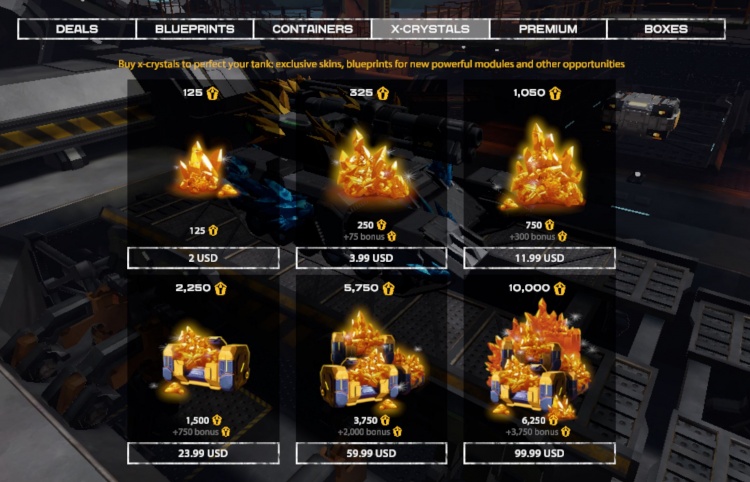Go to the Premium tab
Screen dimensions: 750x482
(x=548, y=29)
